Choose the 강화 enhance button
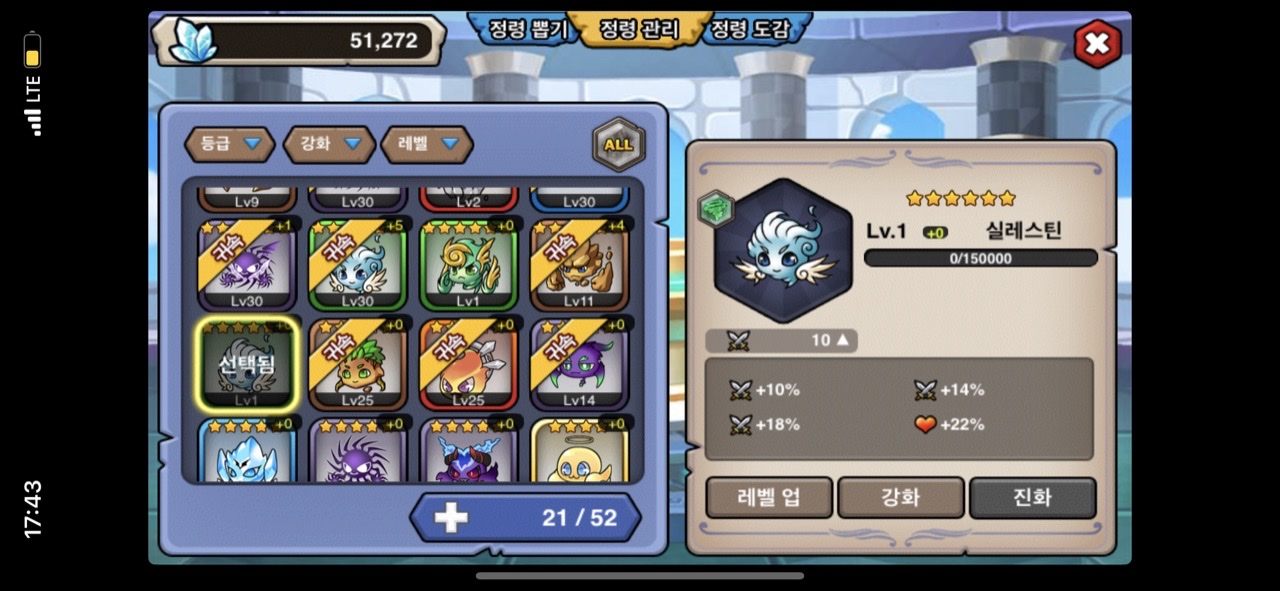The width and height of the screenshot is (1280, 591). point(900,497)
